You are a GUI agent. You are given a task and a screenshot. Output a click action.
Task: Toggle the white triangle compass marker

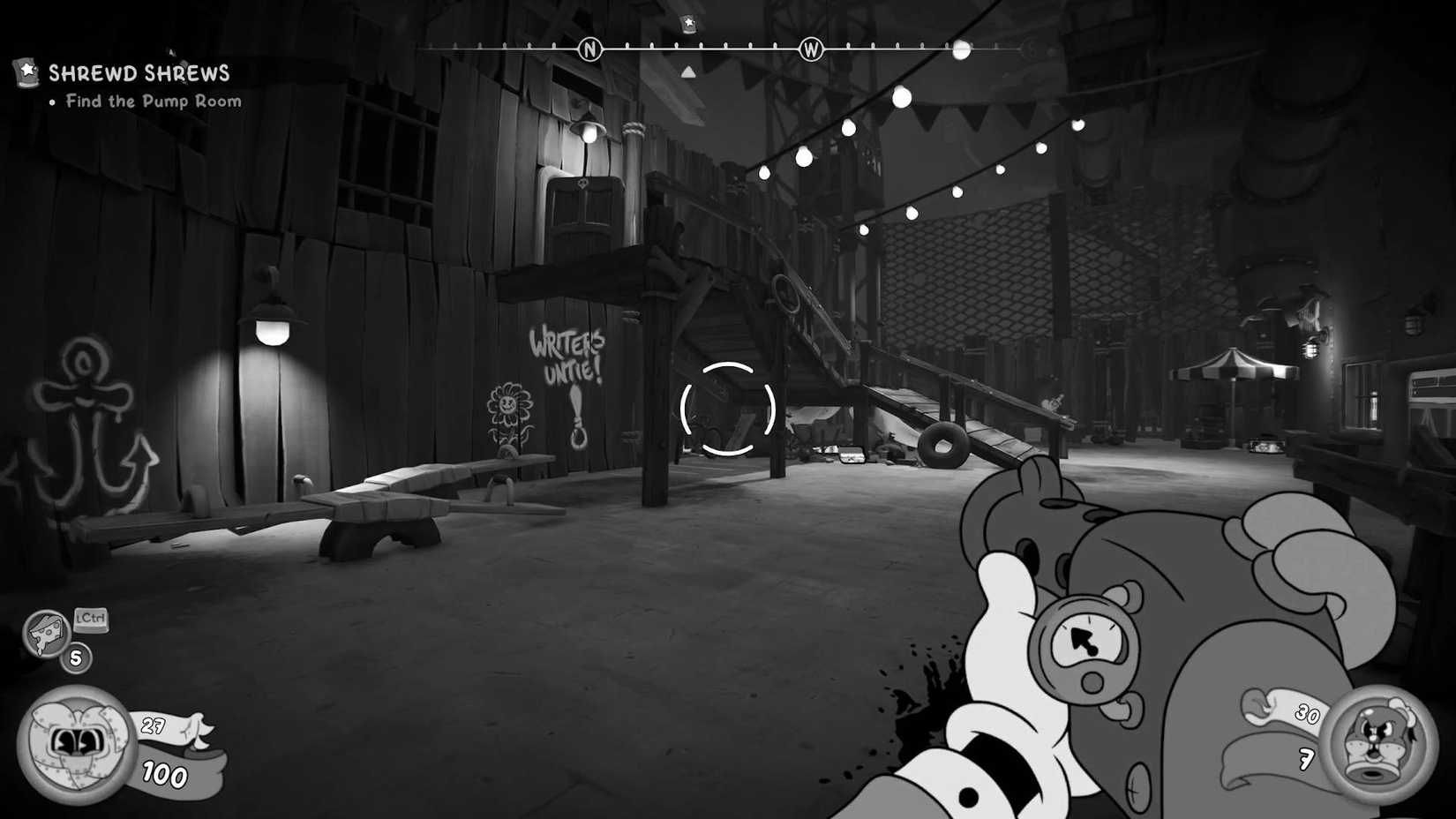pyautogui.click(x=687, y=71)
